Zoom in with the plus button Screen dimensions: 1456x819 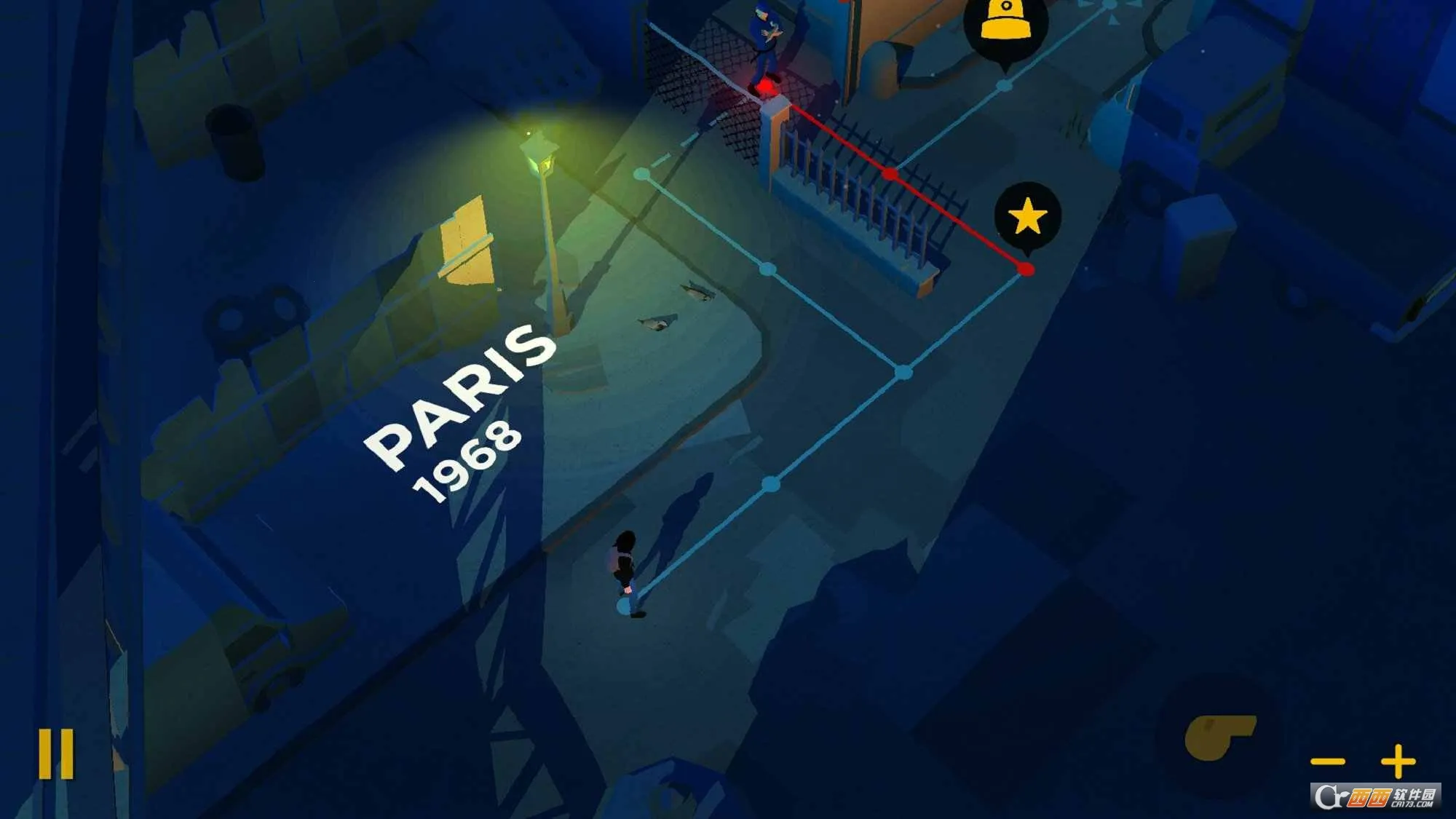1398,761
